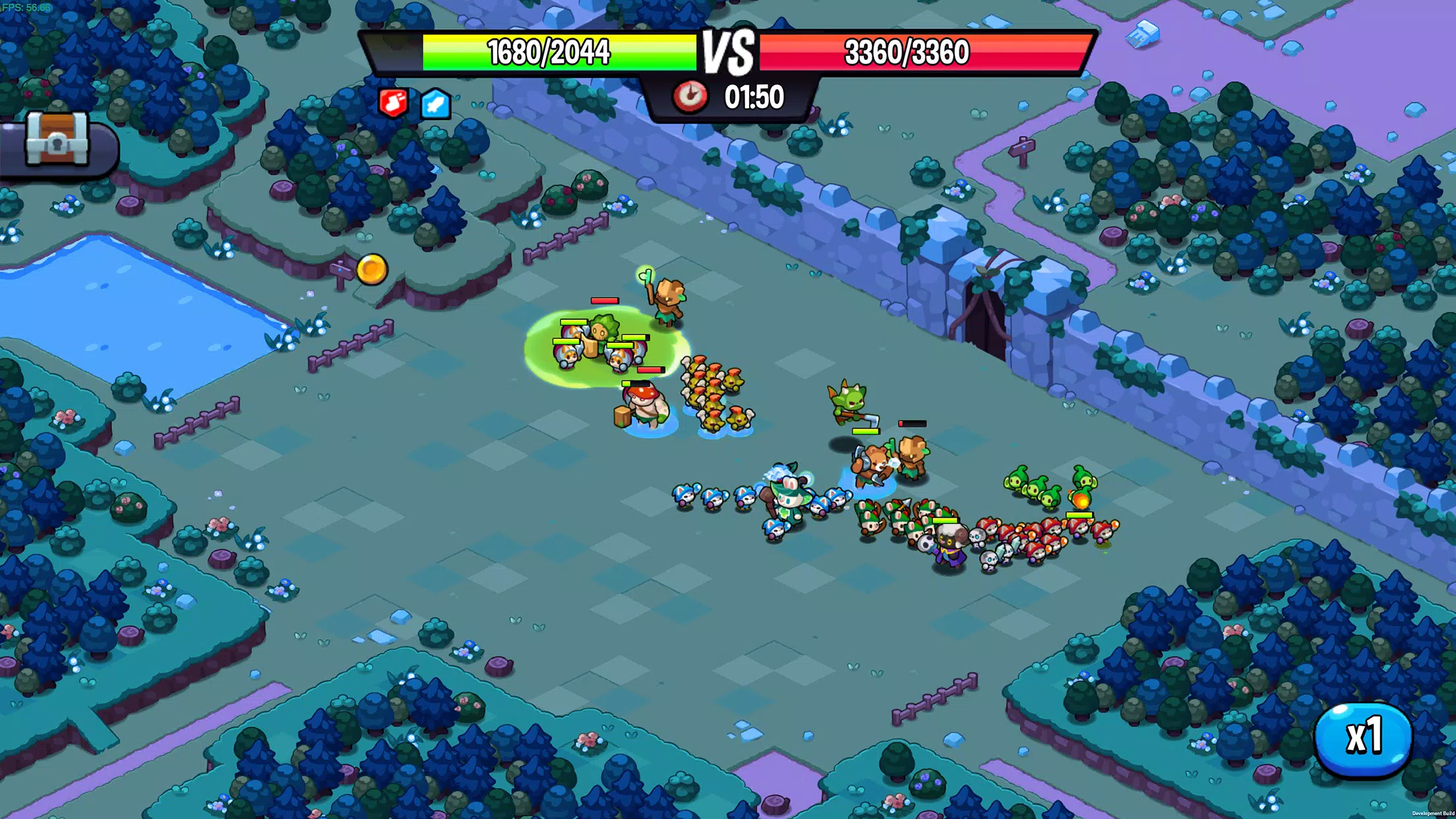The image size is (1456, 819).
Task: Click the clock icon beside the timer
Action: pyautogui.click(x=691, y=95)
